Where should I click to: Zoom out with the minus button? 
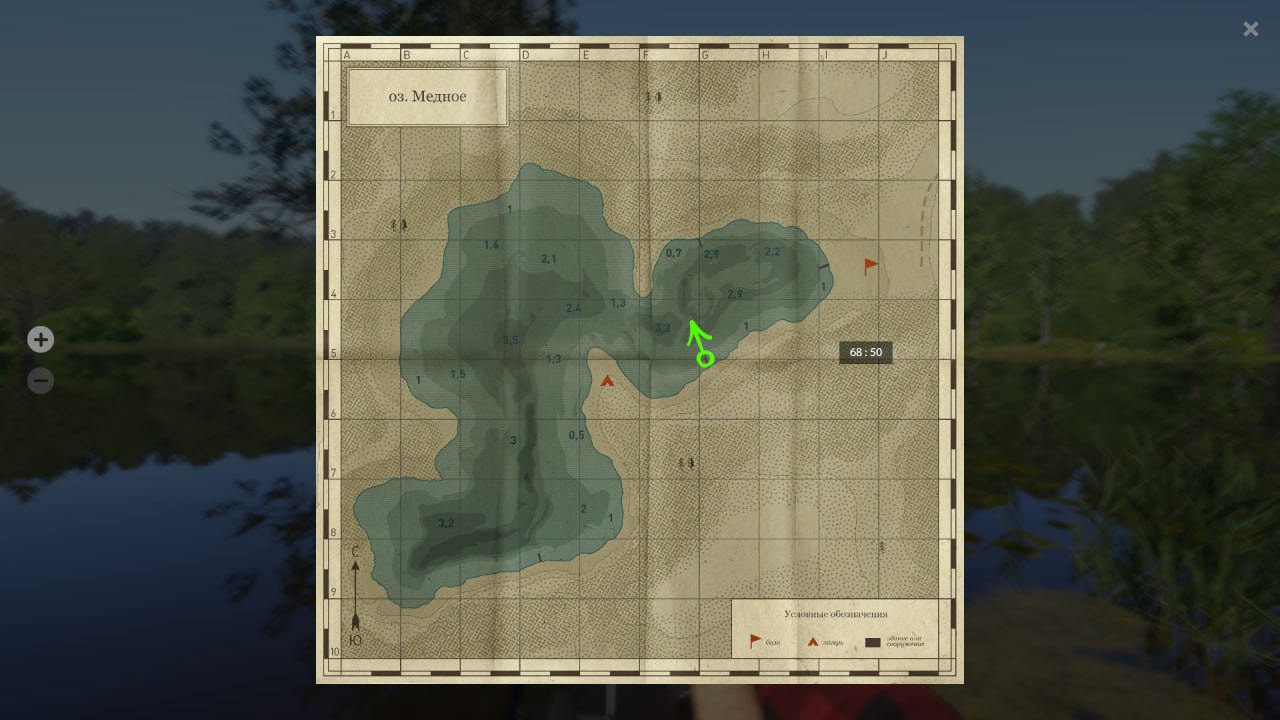[x=40, y=381]
